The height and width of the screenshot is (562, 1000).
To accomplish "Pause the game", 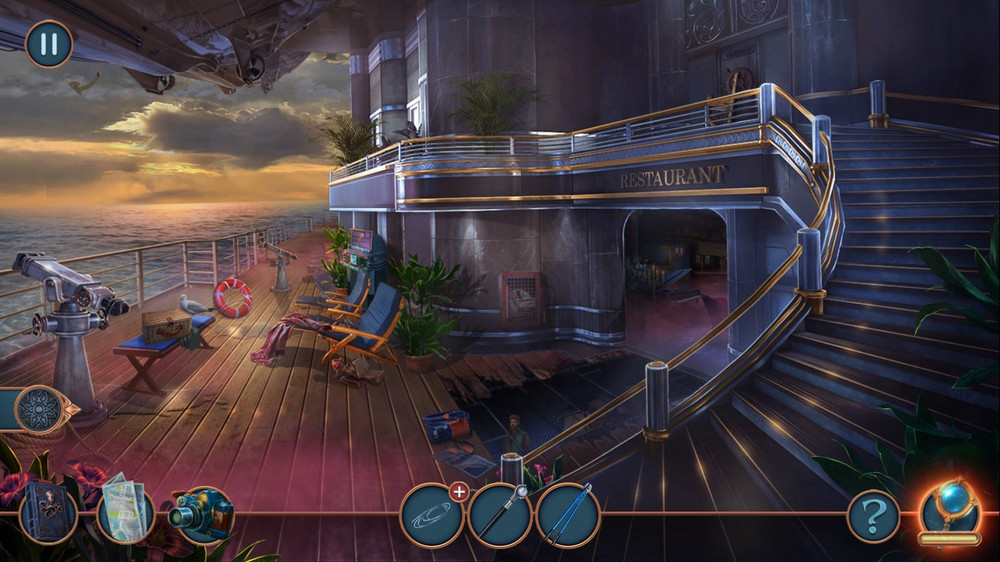I will pyautogui.click(x=48, y=45).
